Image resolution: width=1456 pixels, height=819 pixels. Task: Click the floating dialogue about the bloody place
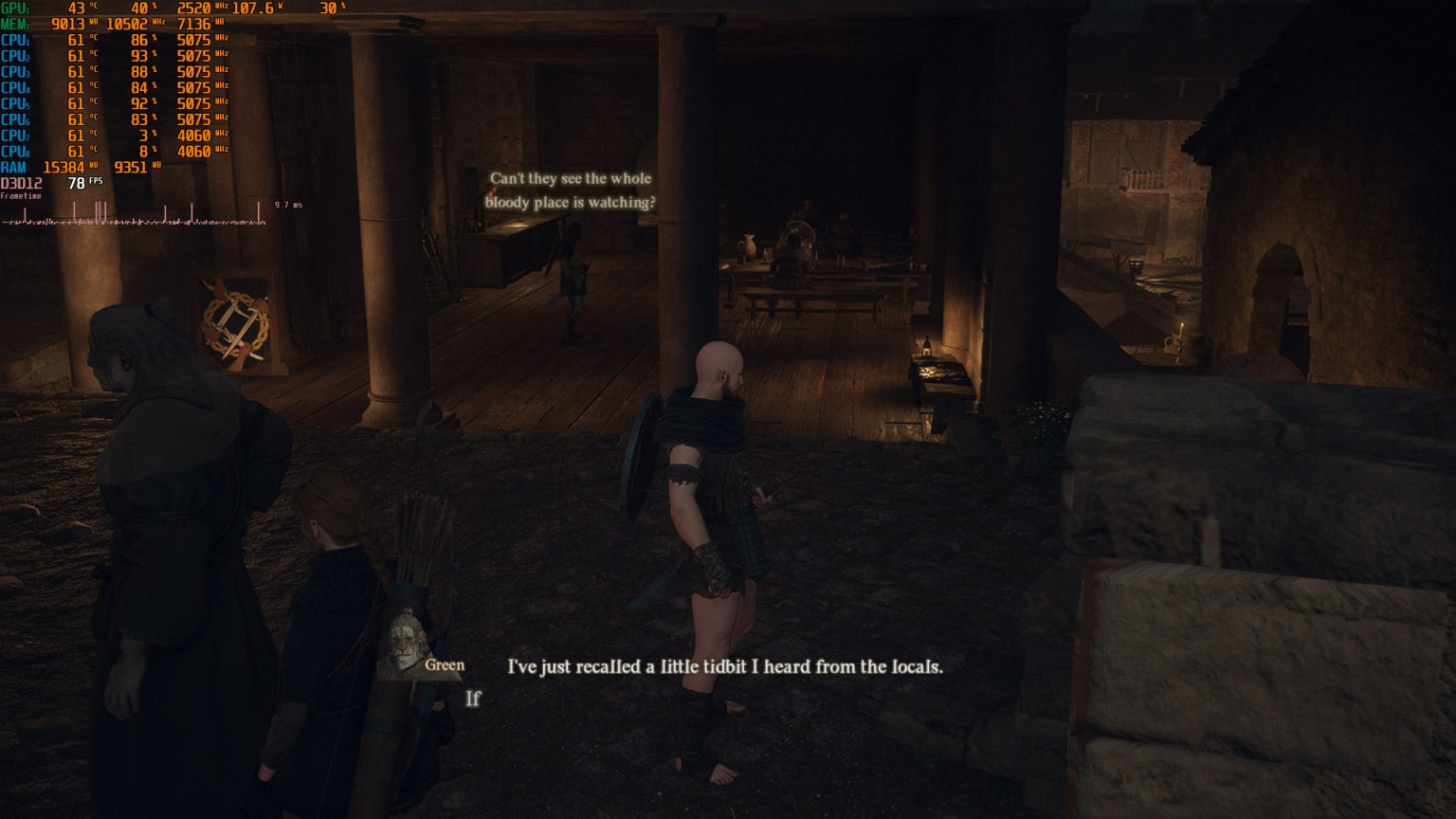coord(569,190)
